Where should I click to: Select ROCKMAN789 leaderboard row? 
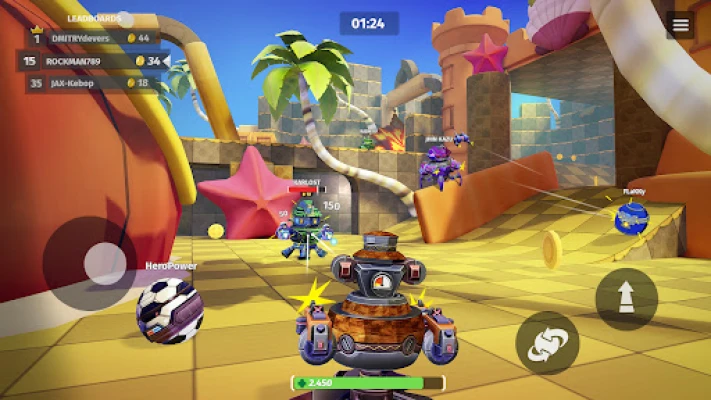(x=90, y=61)
